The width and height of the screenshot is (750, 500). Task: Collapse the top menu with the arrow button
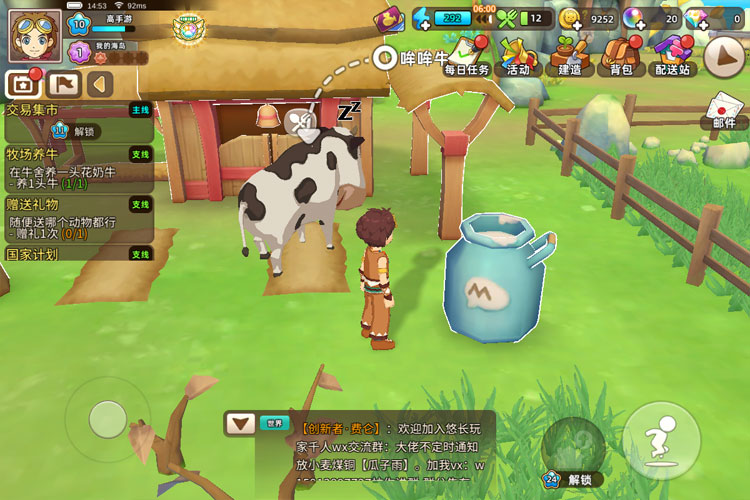click(x=724, y=57)
